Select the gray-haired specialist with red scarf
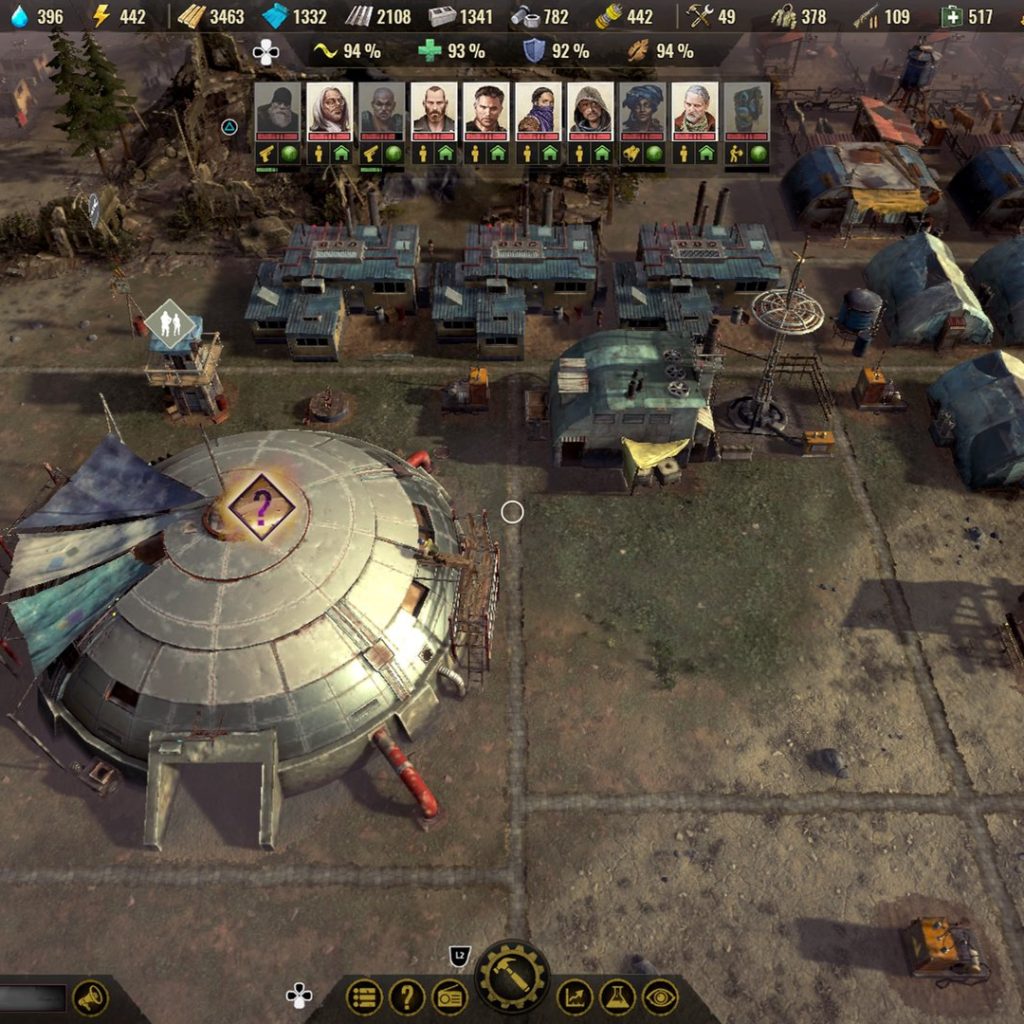 pyautogui.click(x=694, y=110)
